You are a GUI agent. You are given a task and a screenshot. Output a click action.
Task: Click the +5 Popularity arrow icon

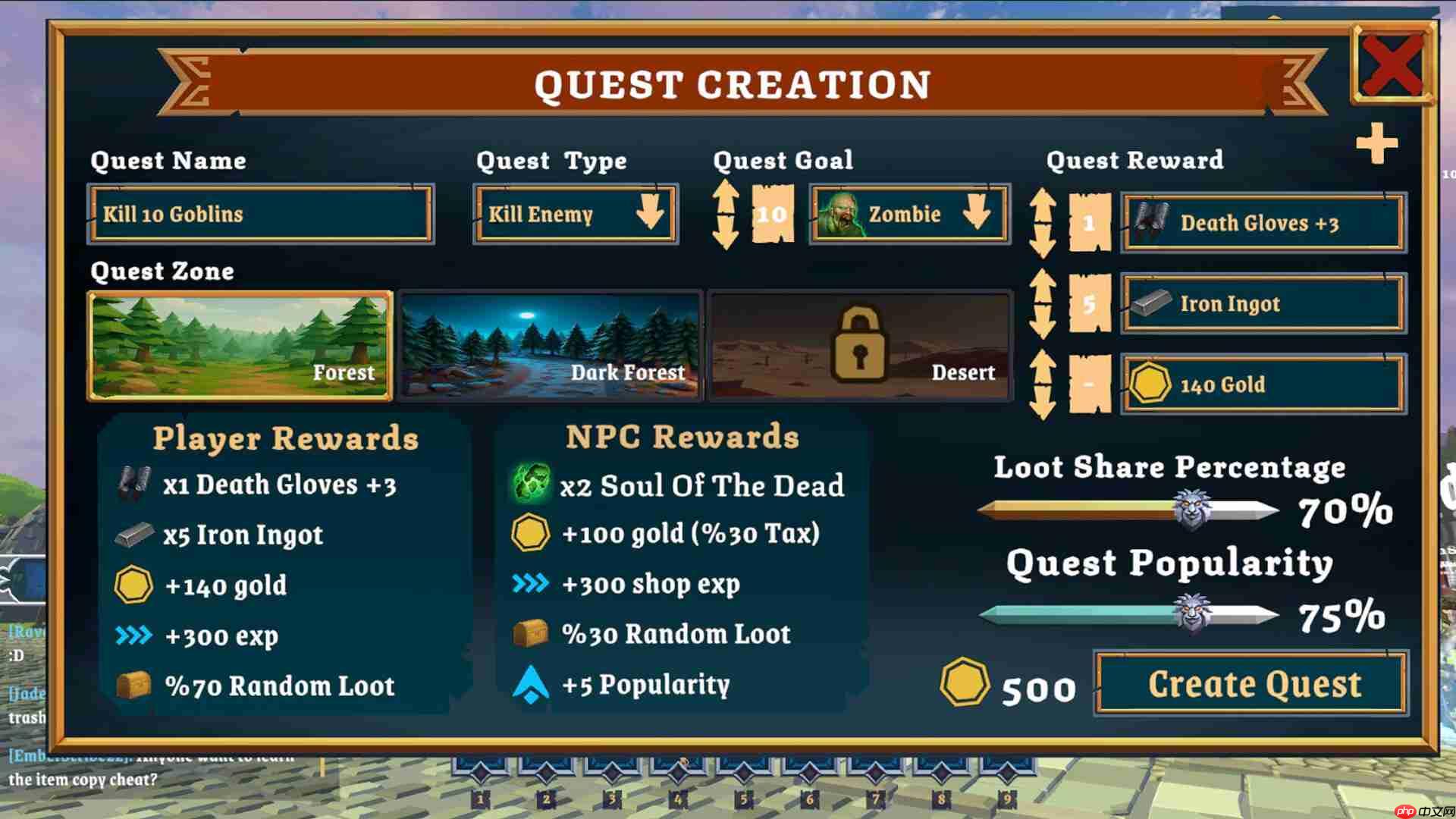click(x=531, y=682)
